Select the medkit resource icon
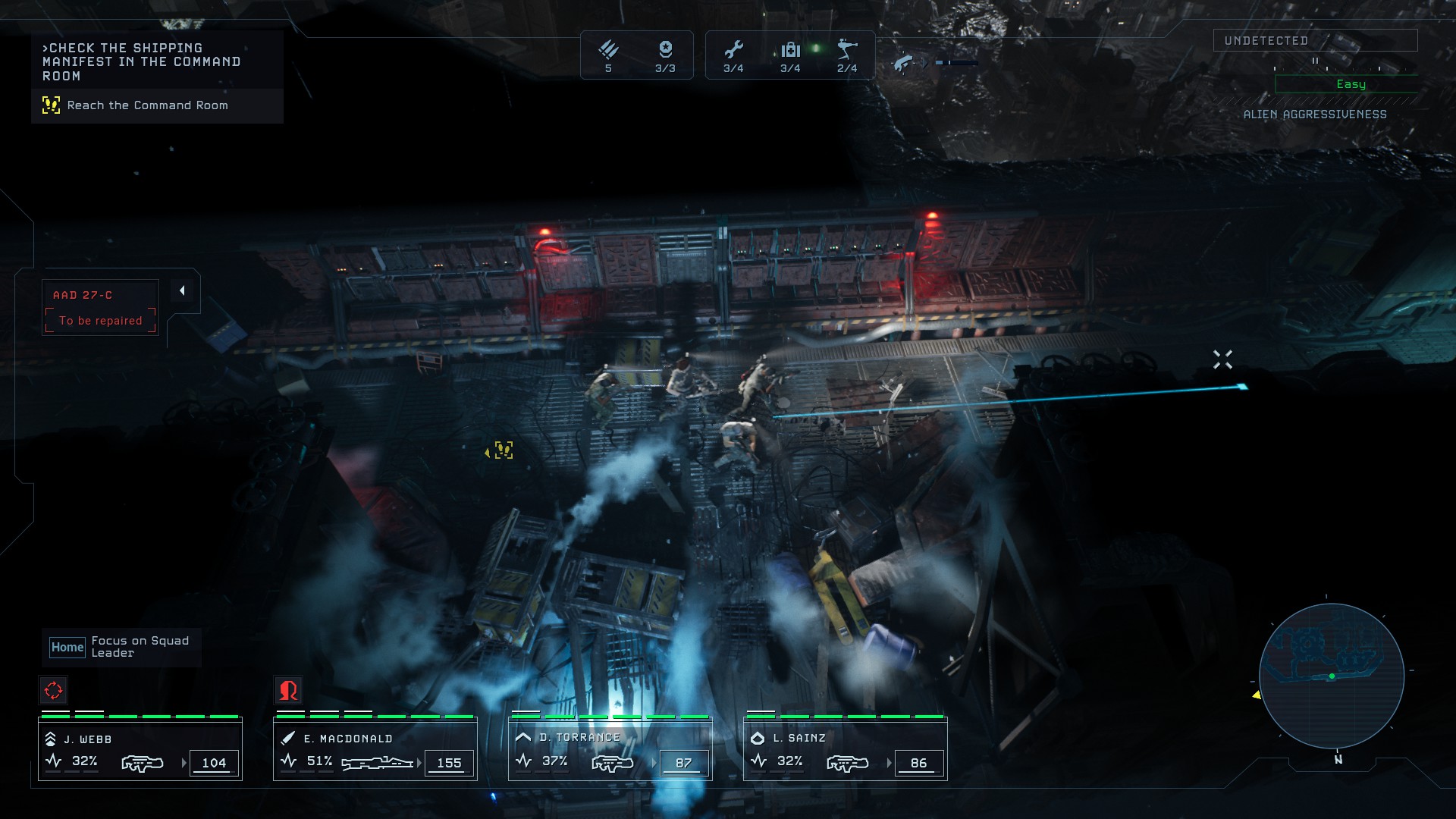This screenshot has width=1456, height=819. (790, 50)
